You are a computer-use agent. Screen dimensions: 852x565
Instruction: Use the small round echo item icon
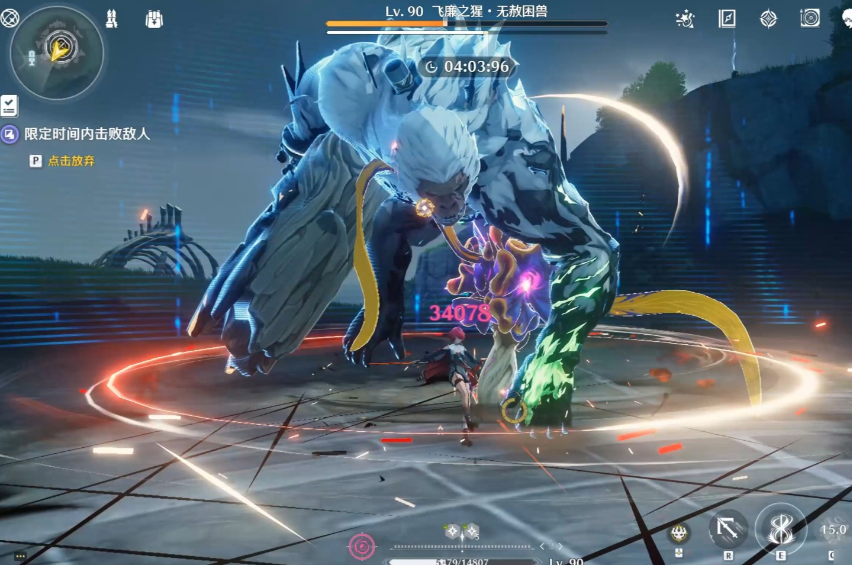click(x=679, y=533)
